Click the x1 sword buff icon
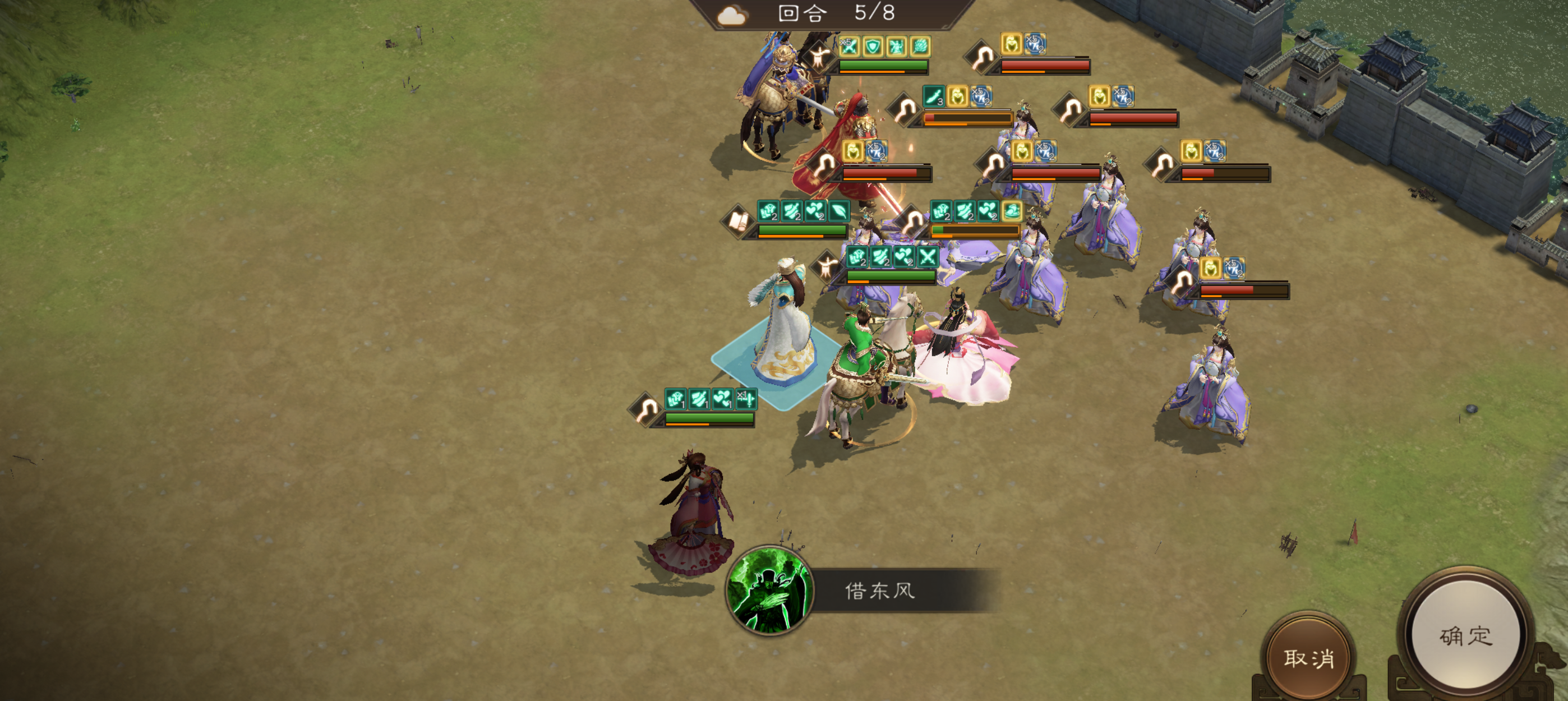 pyautogui.click(x=748, y=400)
